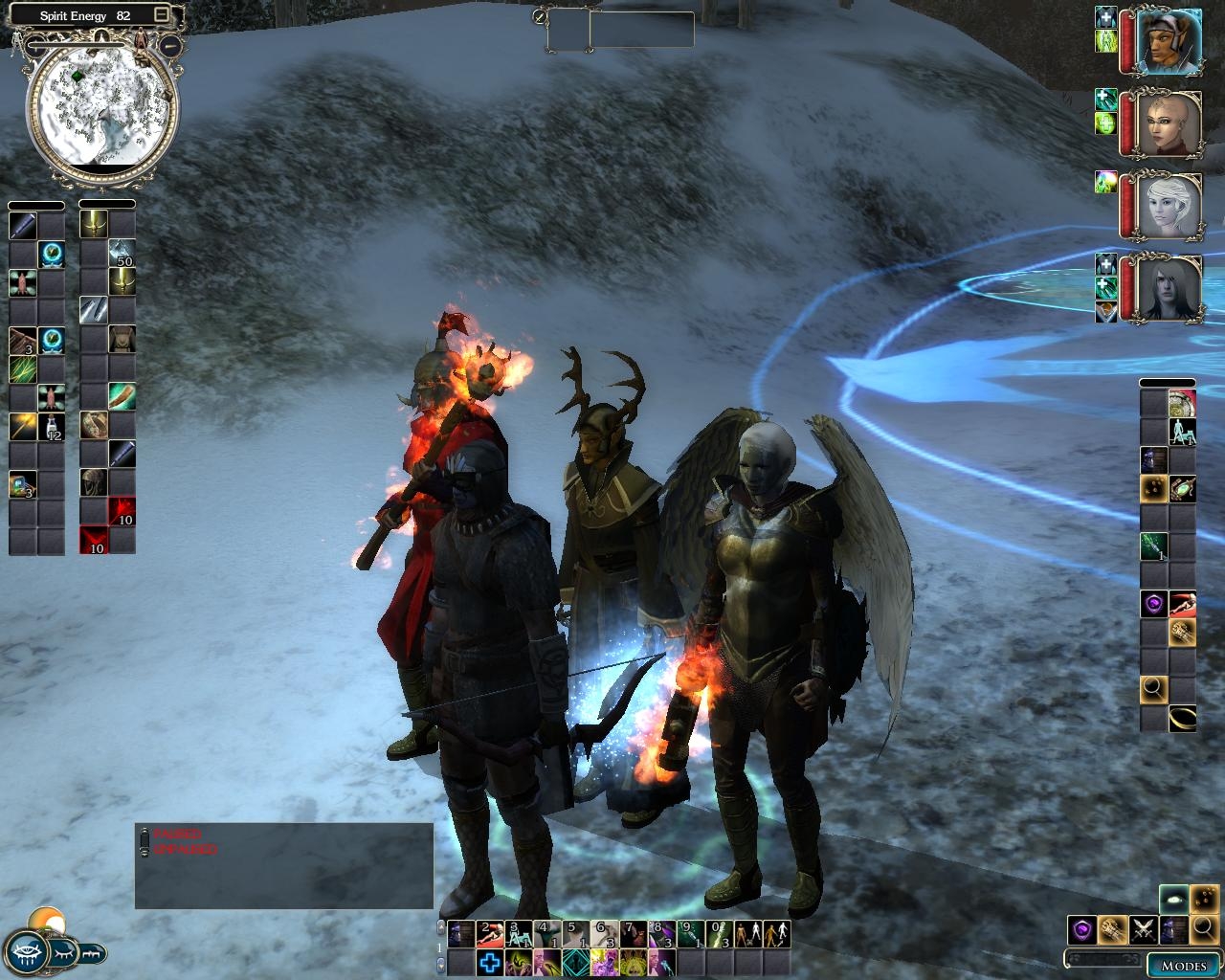This screenshot has width=1225, height=980.
Task: Activate the blue cross healing ability
Action: (489, 962)
